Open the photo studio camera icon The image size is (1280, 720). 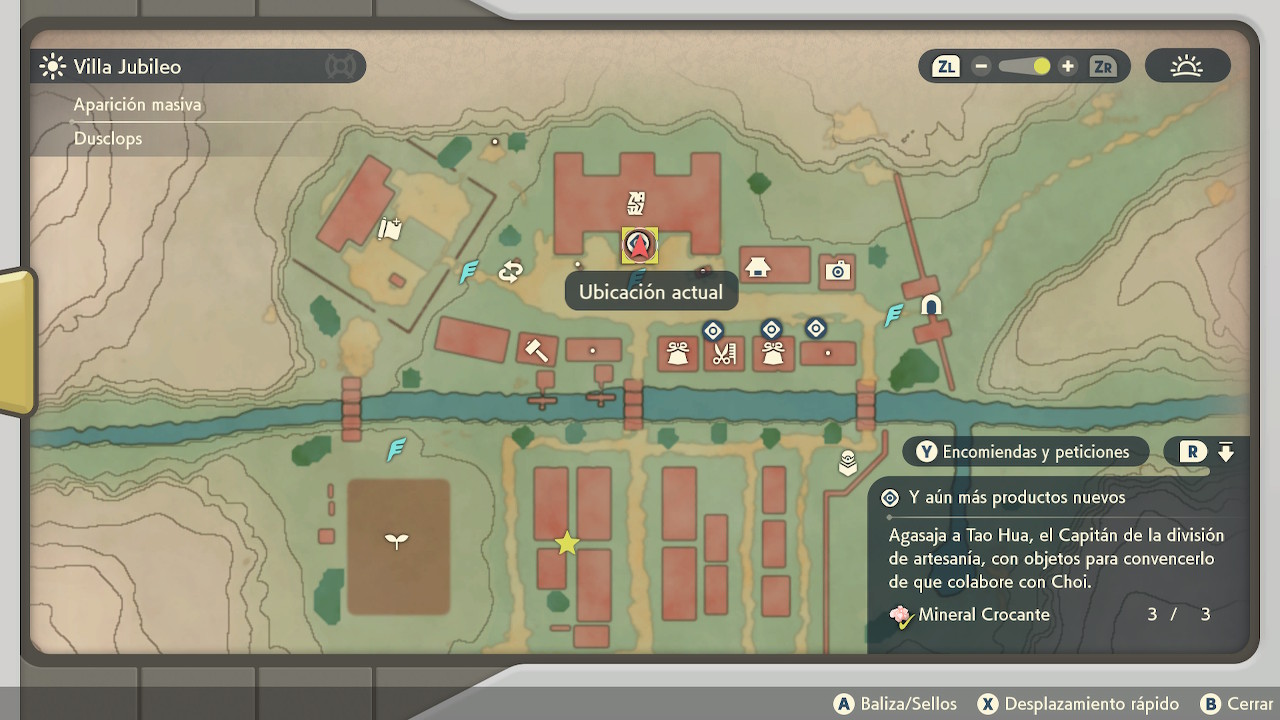(837, 270)
